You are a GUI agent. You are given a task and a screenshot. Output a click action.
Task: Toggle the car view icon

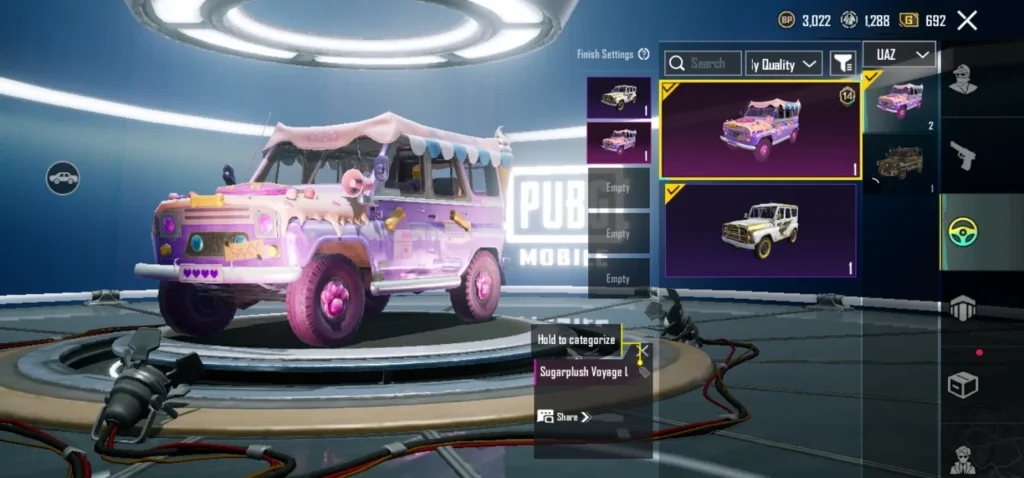click(63, 178)
